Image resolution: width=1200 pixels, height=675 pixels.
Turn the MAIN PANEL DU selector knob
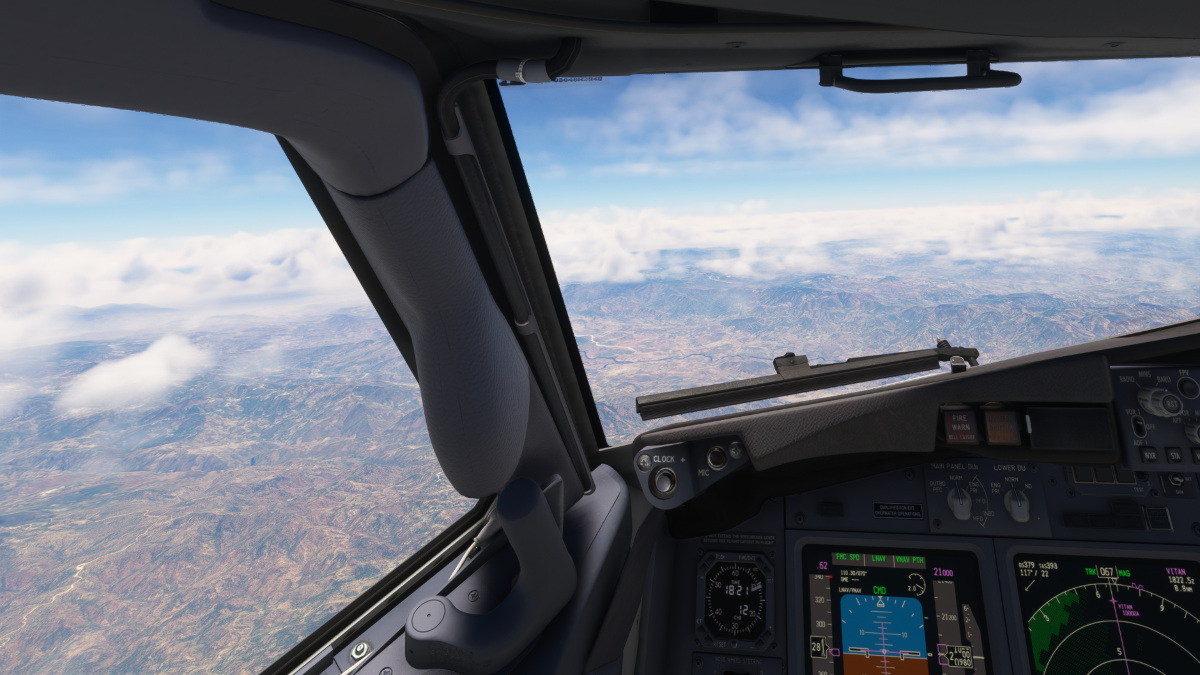point(960,502)
